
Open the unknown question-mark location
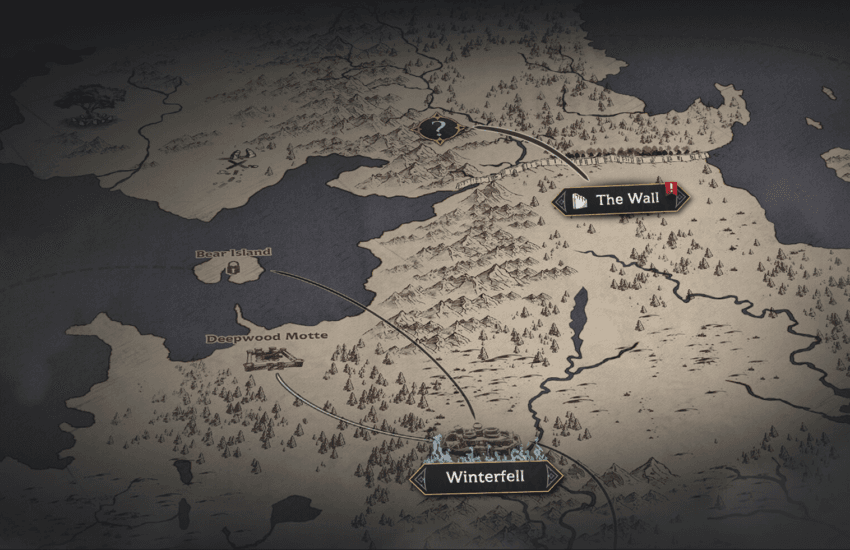[437, 129]
